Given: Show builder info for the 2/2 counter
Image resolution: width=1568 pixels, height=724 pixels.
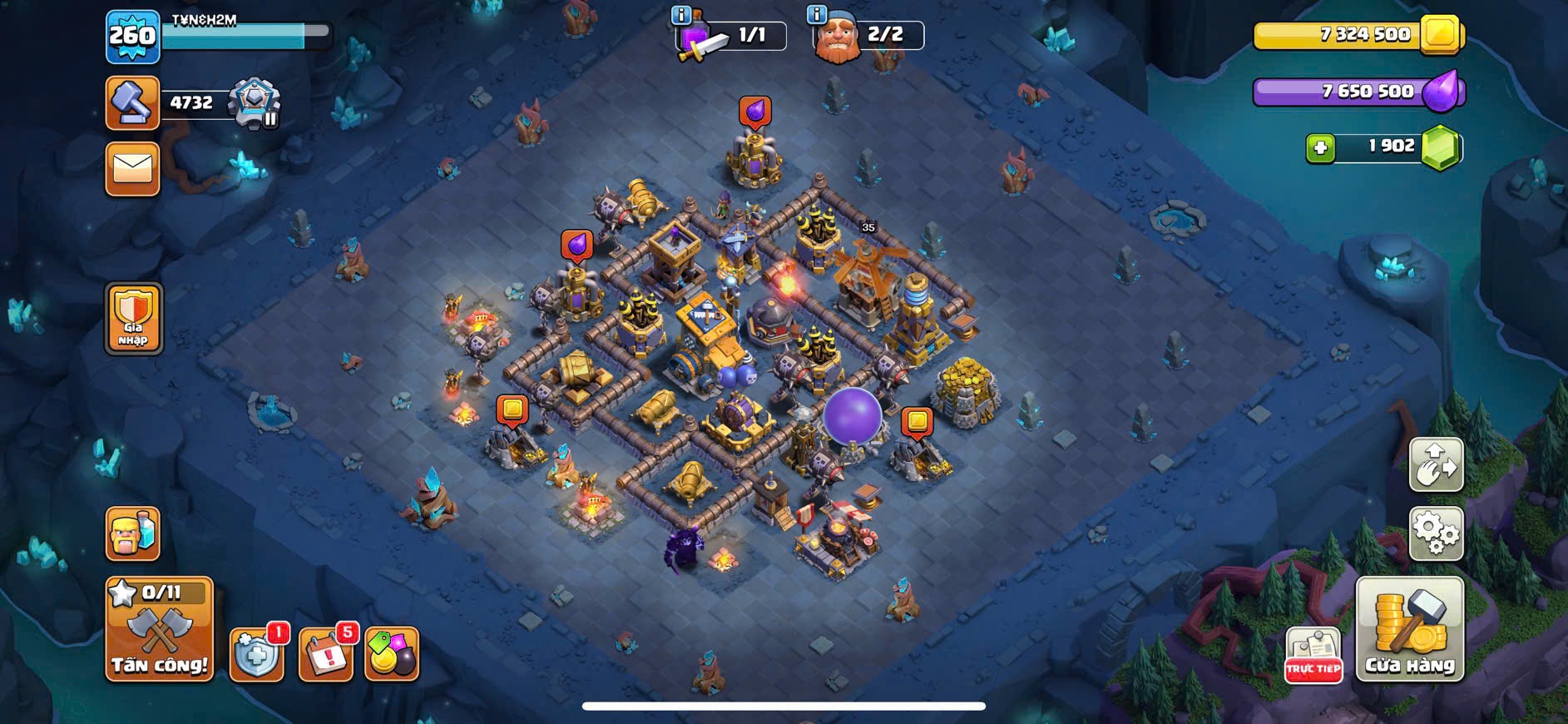Looking at the screenshot, I should [x=817, y=15].
